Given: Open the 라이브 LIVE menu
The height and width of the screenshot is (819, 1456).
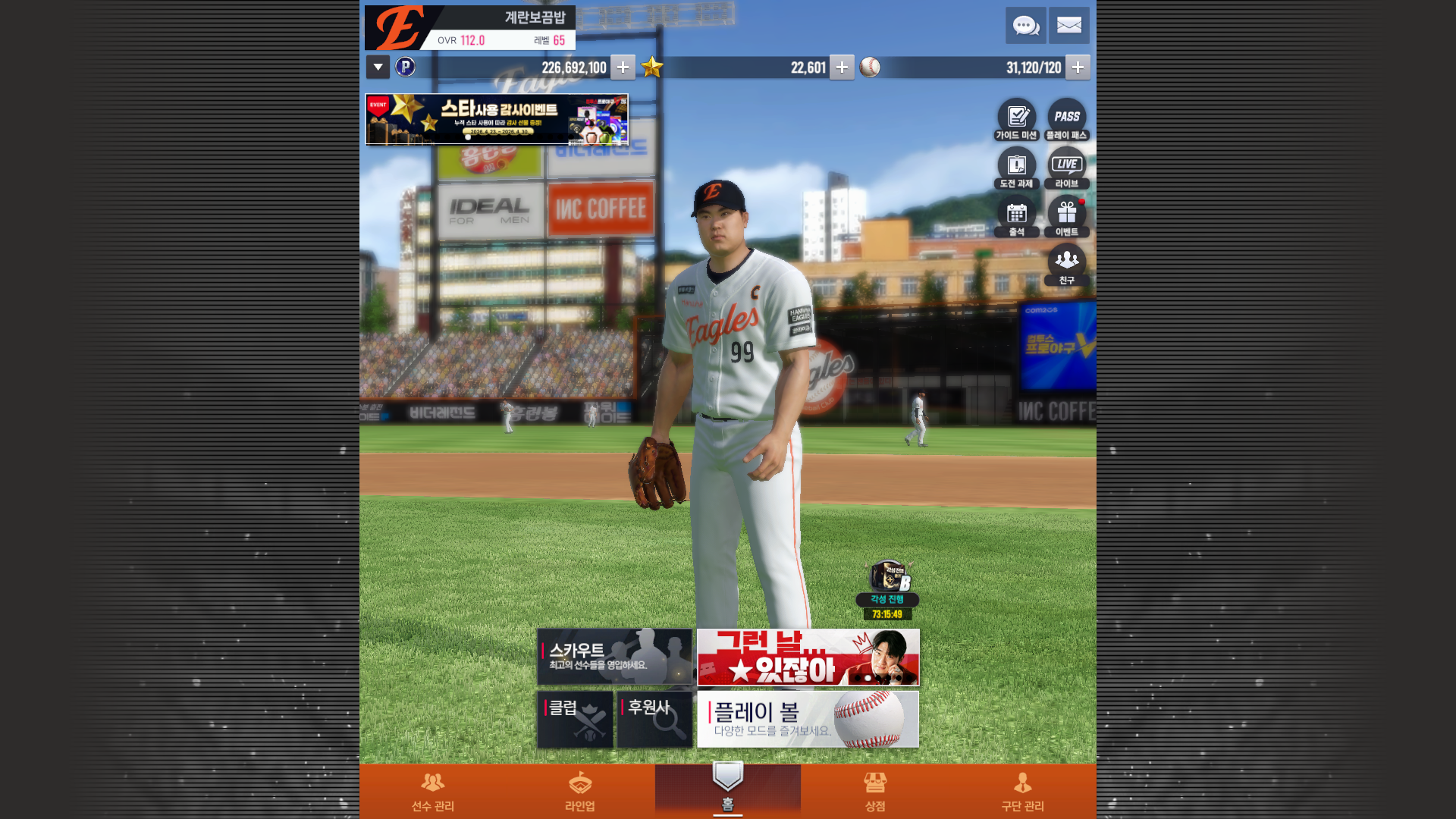Looking at the screenshot, I should 1066,168.
